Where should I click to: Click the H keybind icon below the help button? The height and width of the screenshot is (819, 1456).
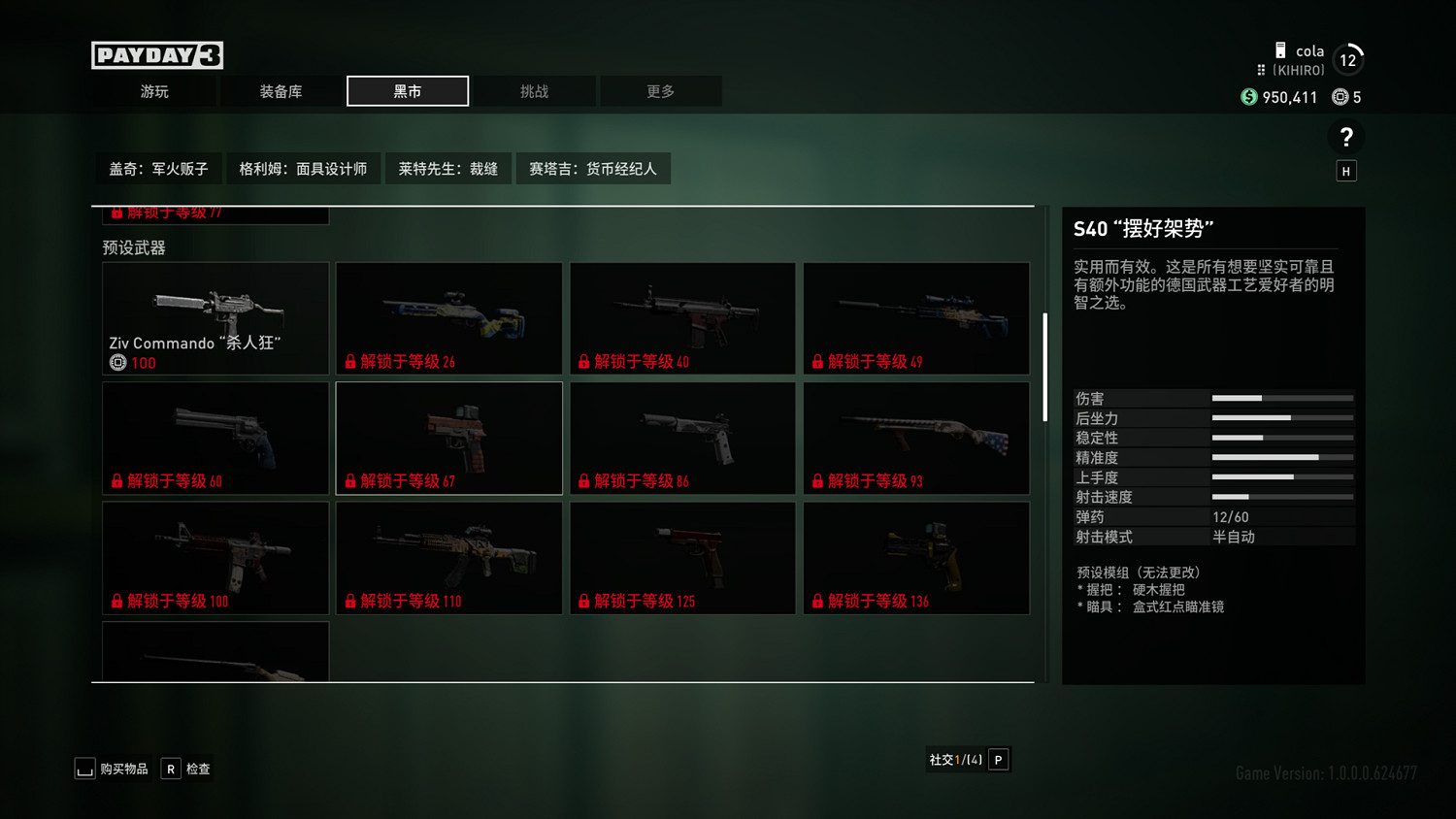tap(1346, 170)
